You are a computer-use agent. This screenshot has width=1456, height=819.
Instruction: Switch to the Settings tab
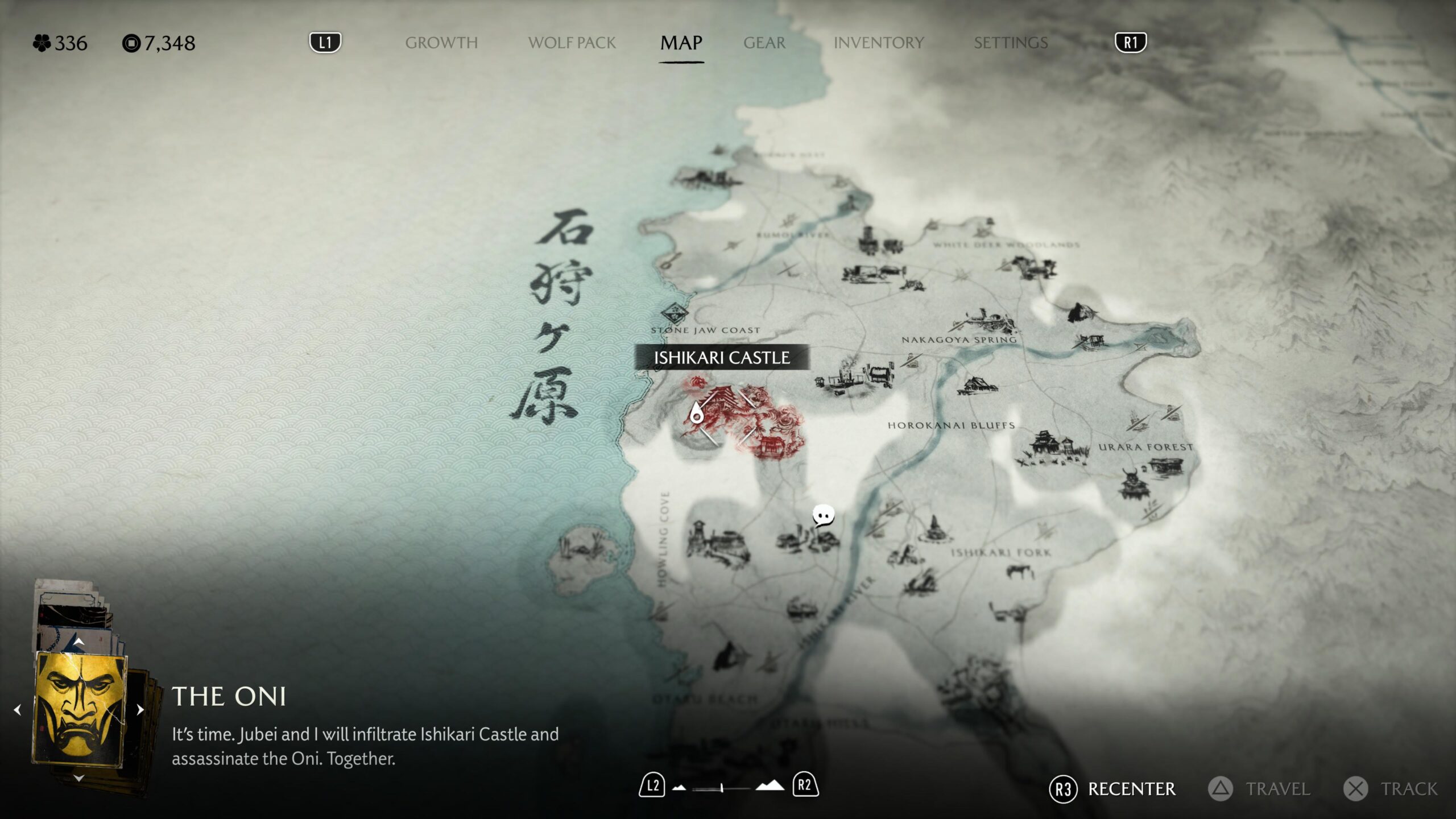click(x=1010, y=43)
